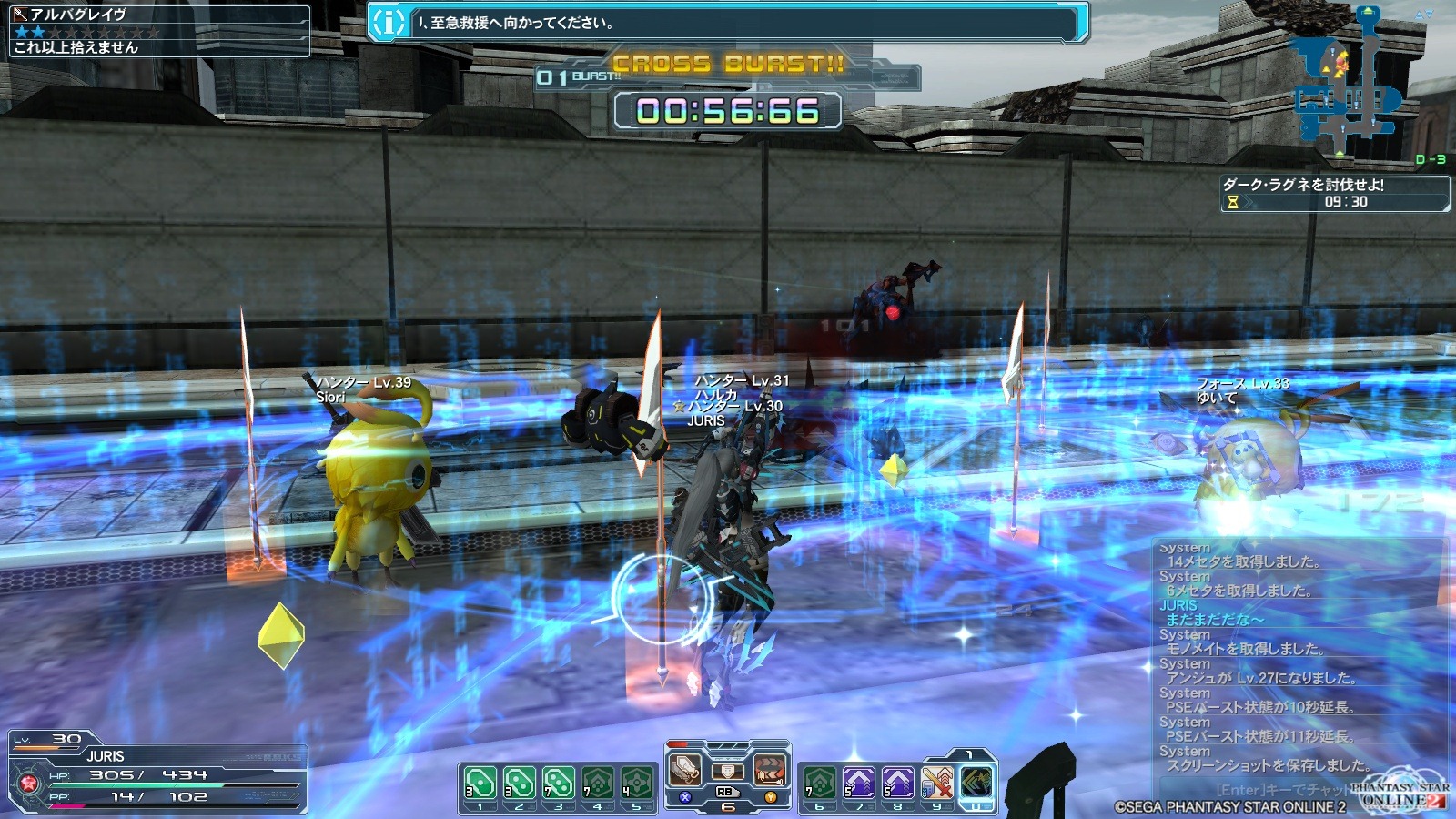Select the dark green hexagon item in slot 5
The width and height of the screenshot is (1456, 819).
636,783
